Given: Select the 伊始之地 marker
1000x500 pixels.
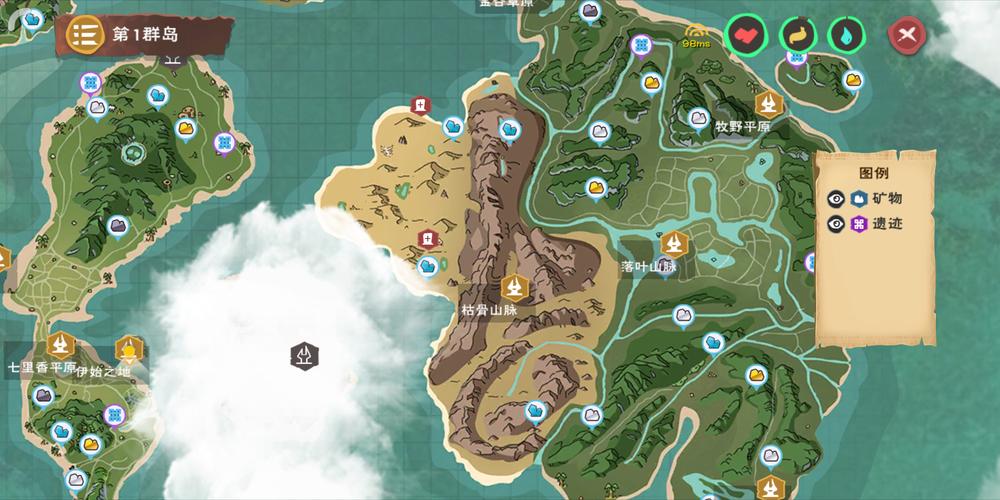Looking at the screenshot, I should point(129,350).
